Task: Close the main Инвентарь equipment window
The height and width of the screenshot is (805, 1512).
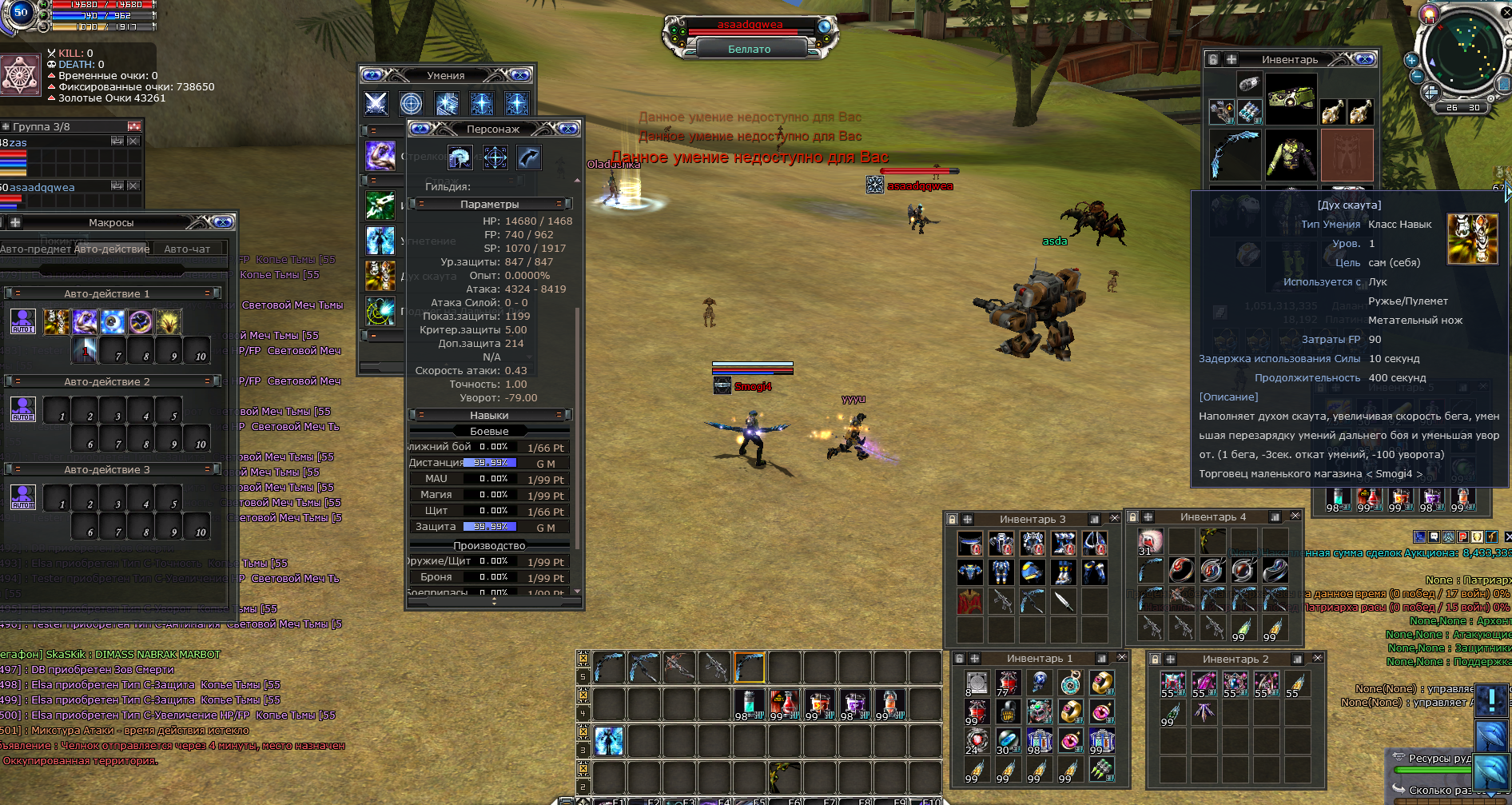Action: click(1365, 59)
